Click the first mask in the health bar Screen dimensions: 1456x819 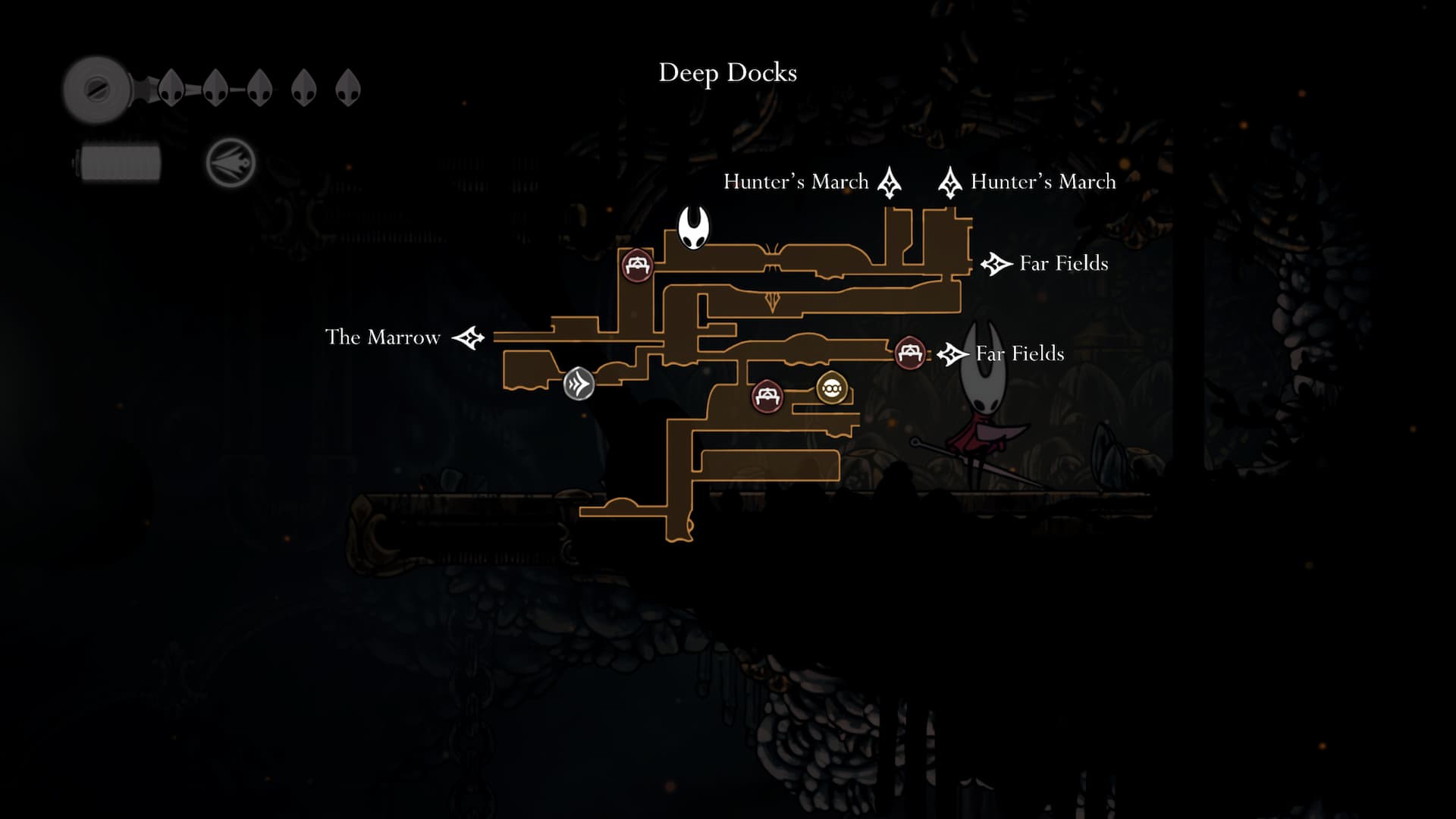(x=170, y=88)
